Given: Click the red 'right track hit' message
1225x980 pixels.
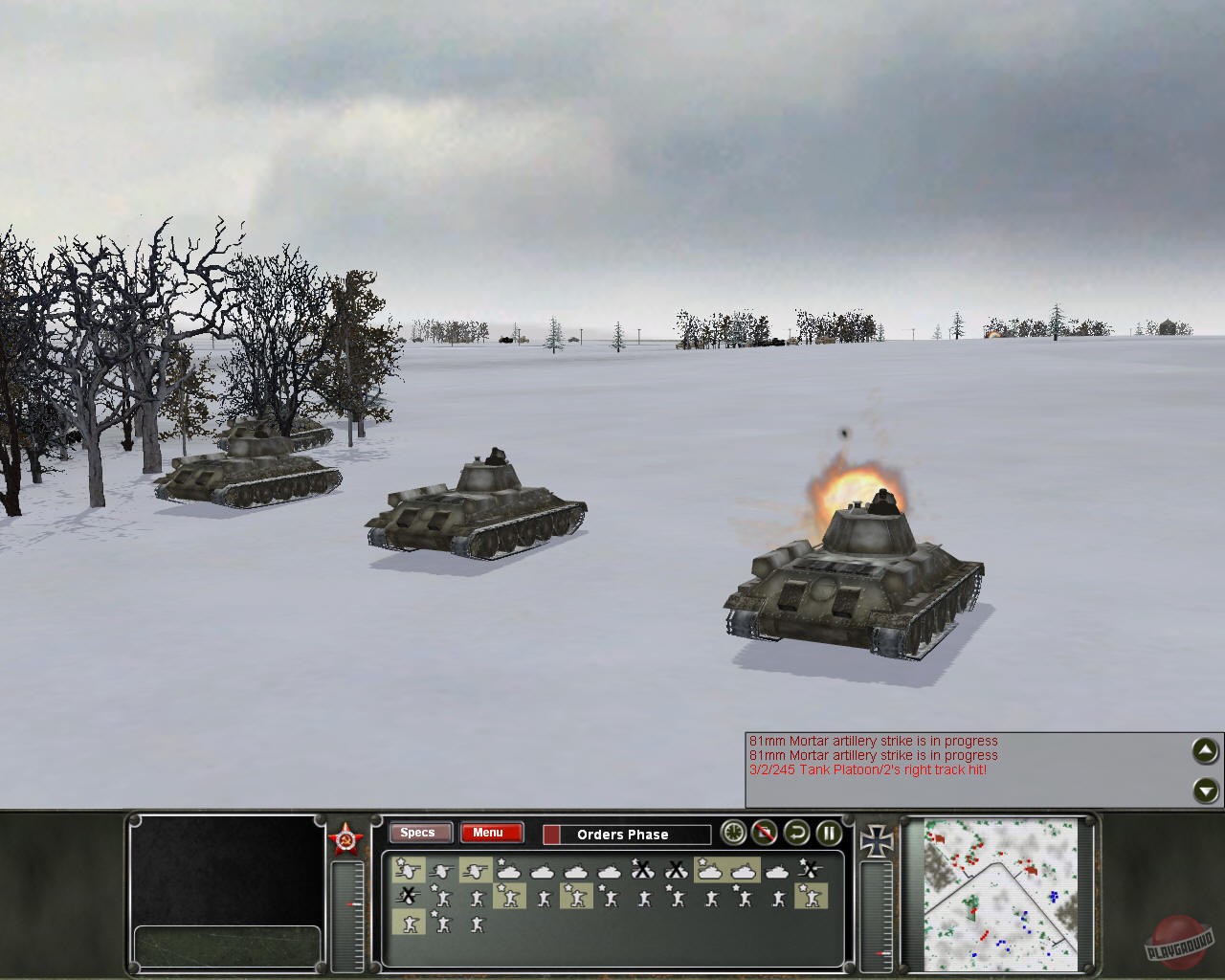Looking at the screenshot, I should [866, 769].
